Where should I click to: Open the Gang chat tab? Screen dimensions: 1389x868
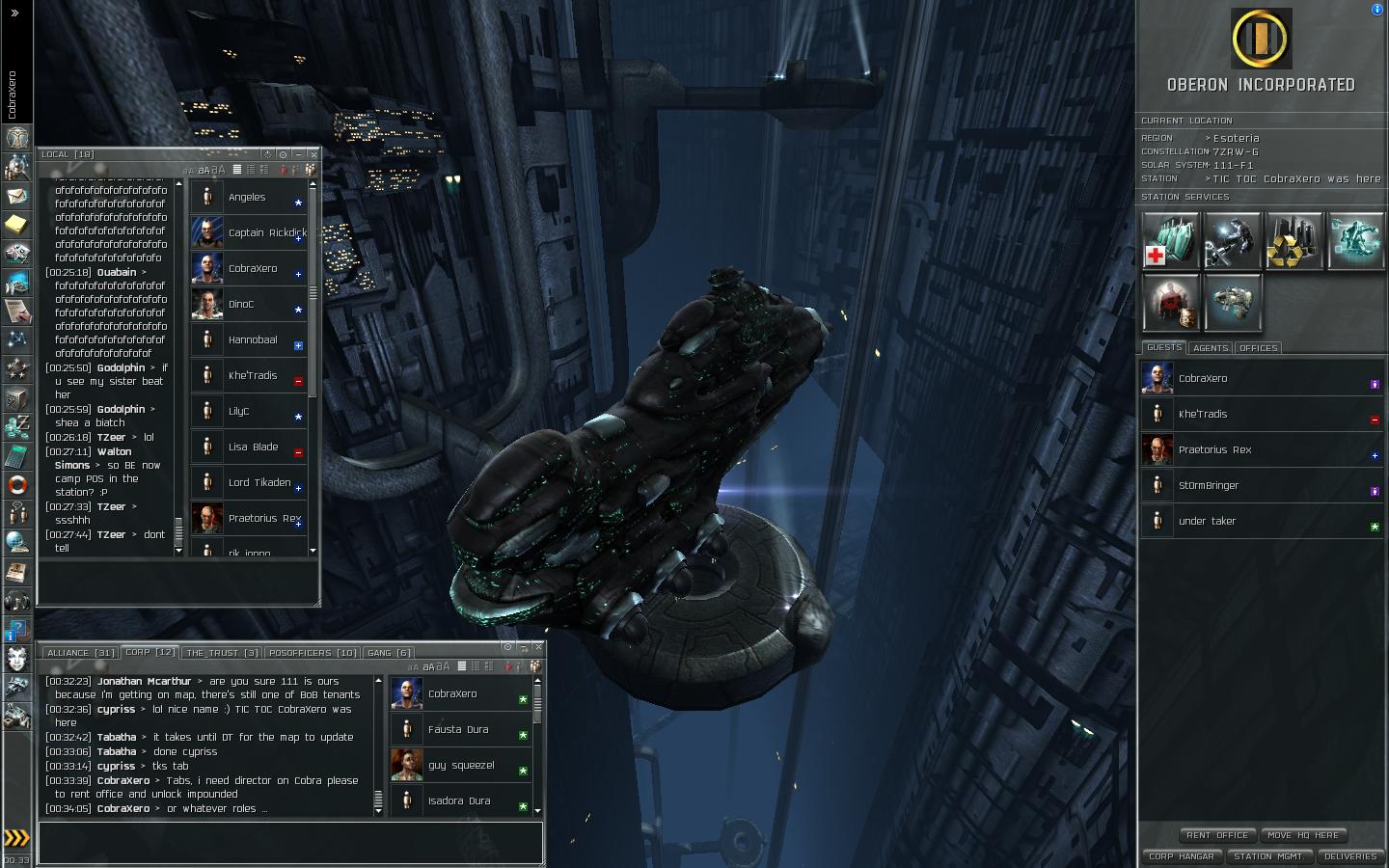click(x=389, y=653)
